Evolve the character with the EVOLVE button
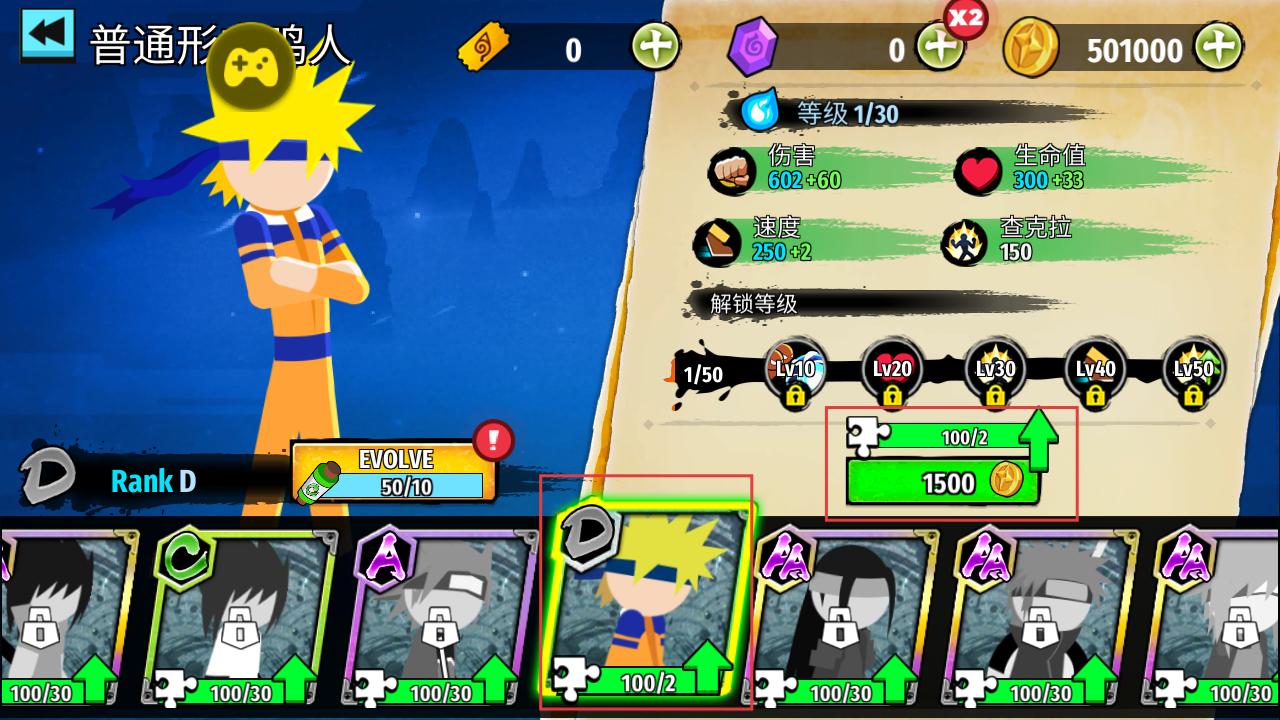This screenshot has height=720, width=1280. pyautogui.click(x=394, y=472)
